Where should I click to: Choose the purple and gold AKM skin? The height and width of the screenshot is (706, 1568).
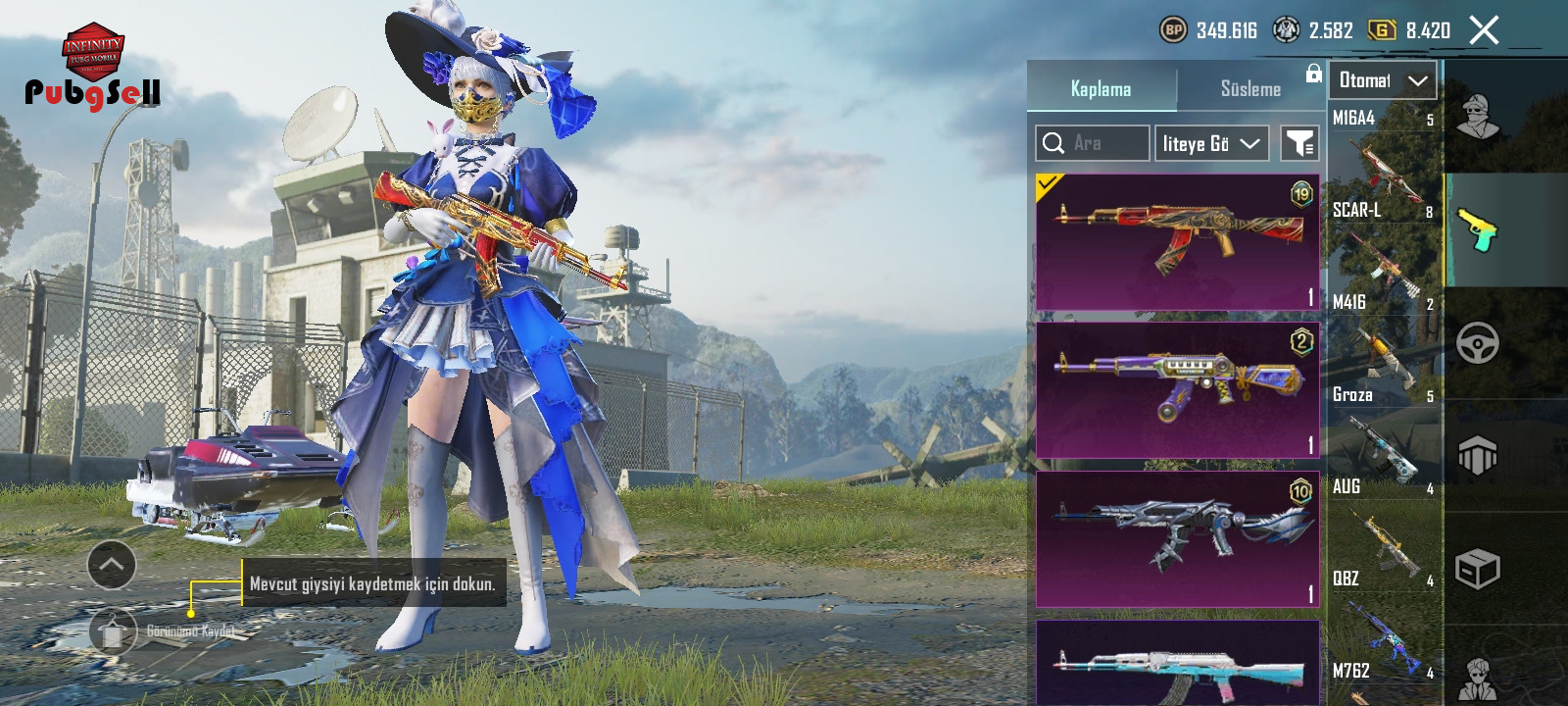(x=1177, y=390)
